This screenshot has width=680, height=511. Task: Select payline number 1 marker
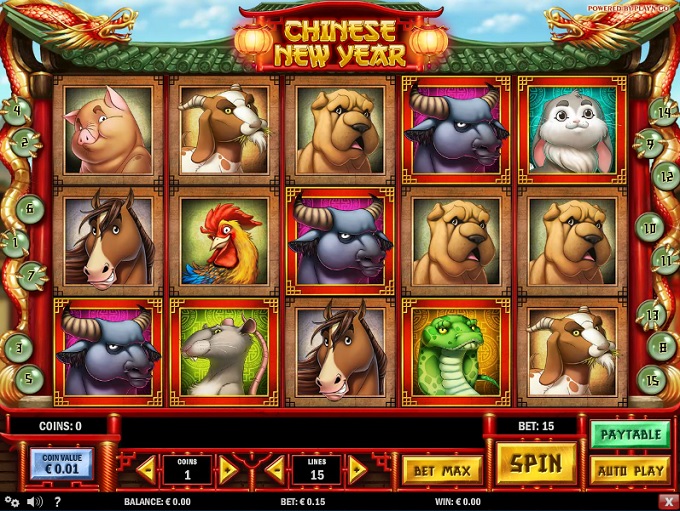(14, 241)
